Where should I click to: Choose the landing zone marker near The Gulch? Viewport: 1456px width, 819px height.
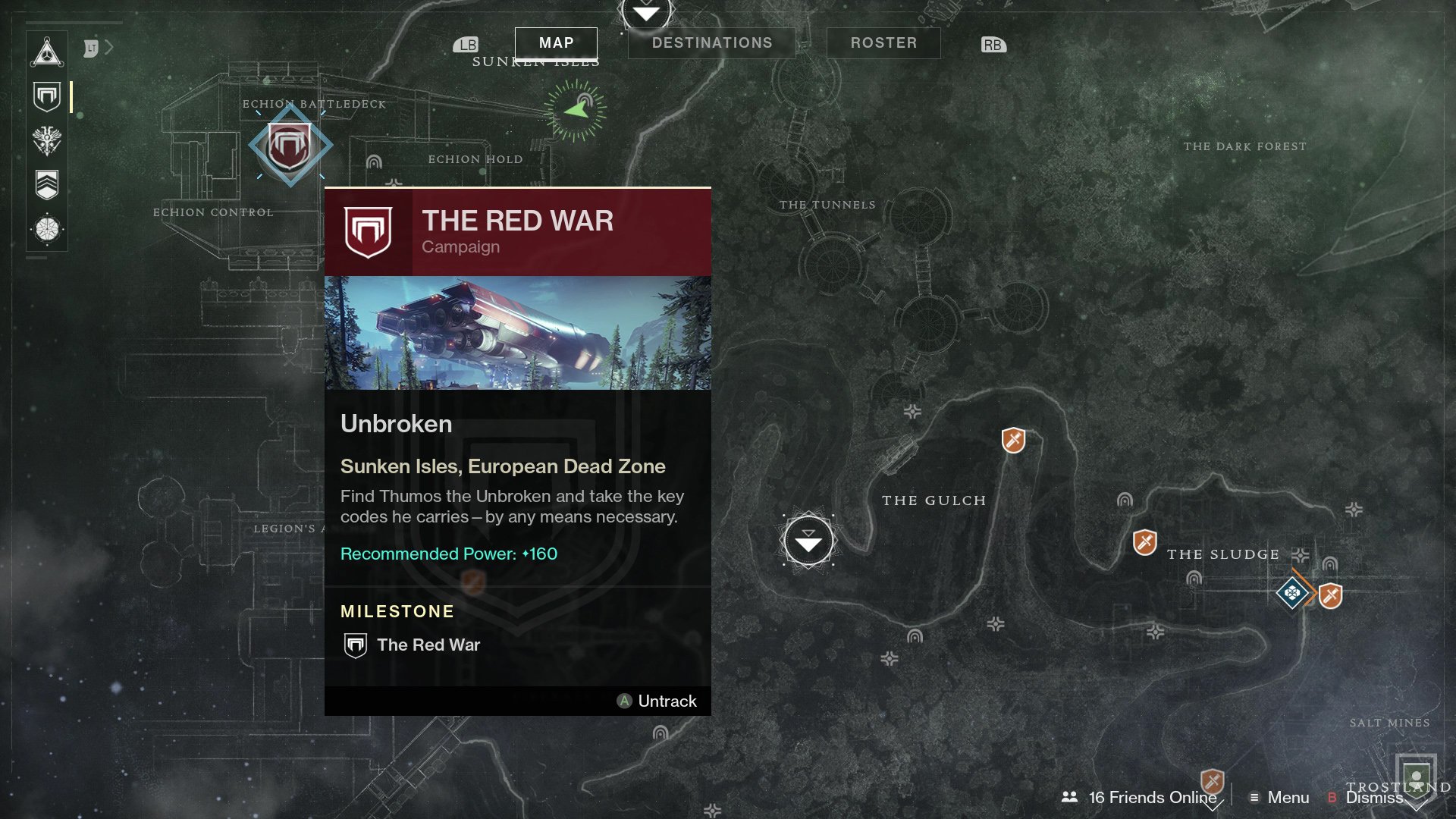[x=808, y=541]
